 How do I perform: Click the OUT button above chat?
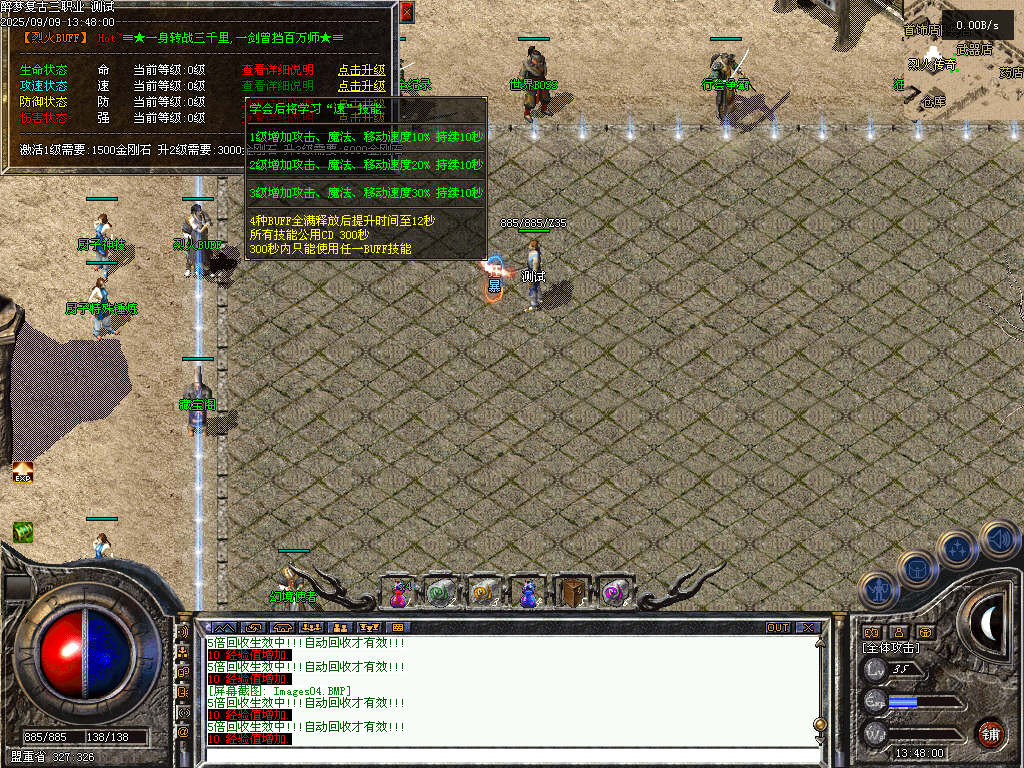[778, 628]
